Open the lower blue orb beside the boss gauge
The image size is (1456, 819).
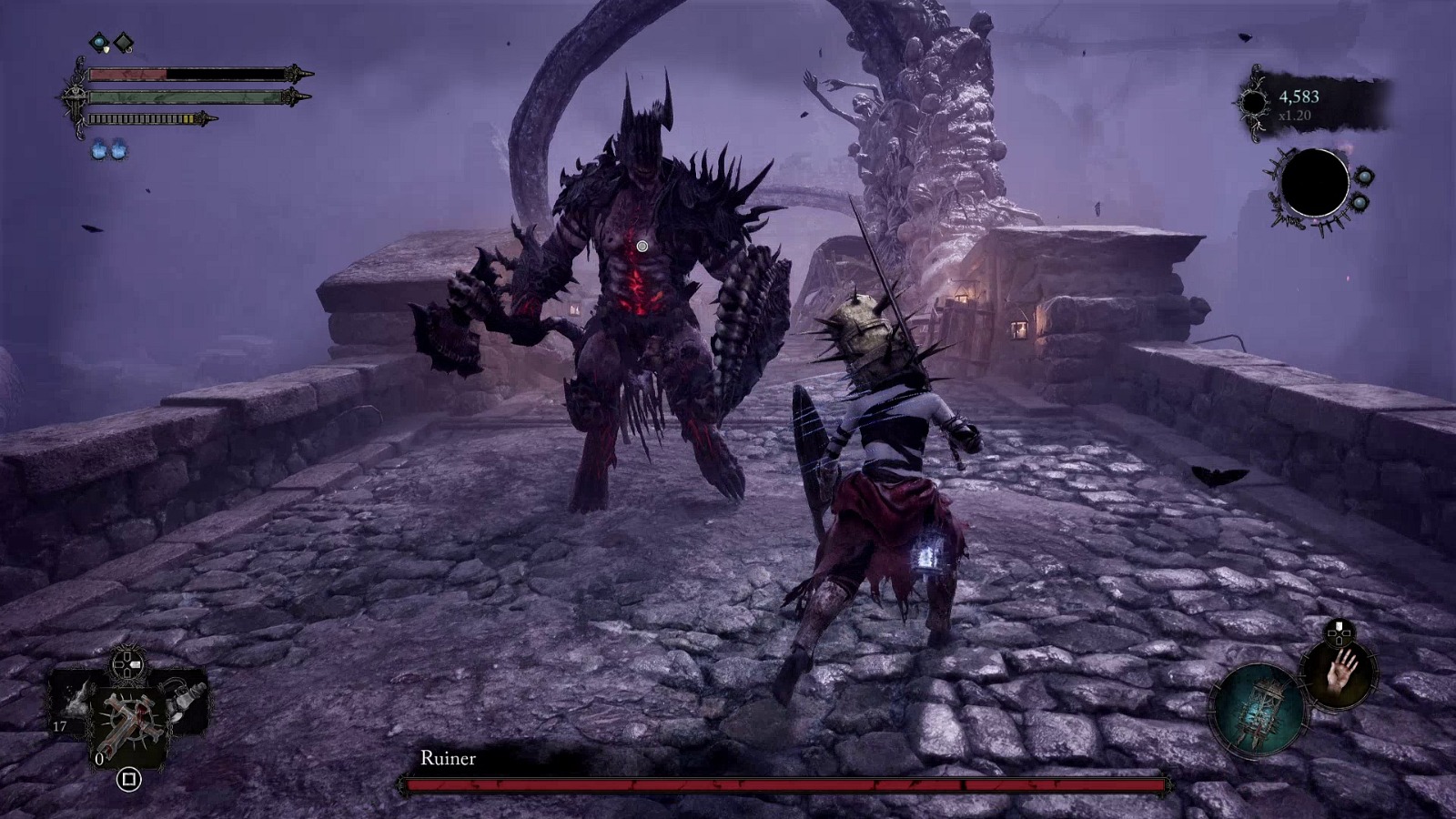click(x=1360, y=203)
